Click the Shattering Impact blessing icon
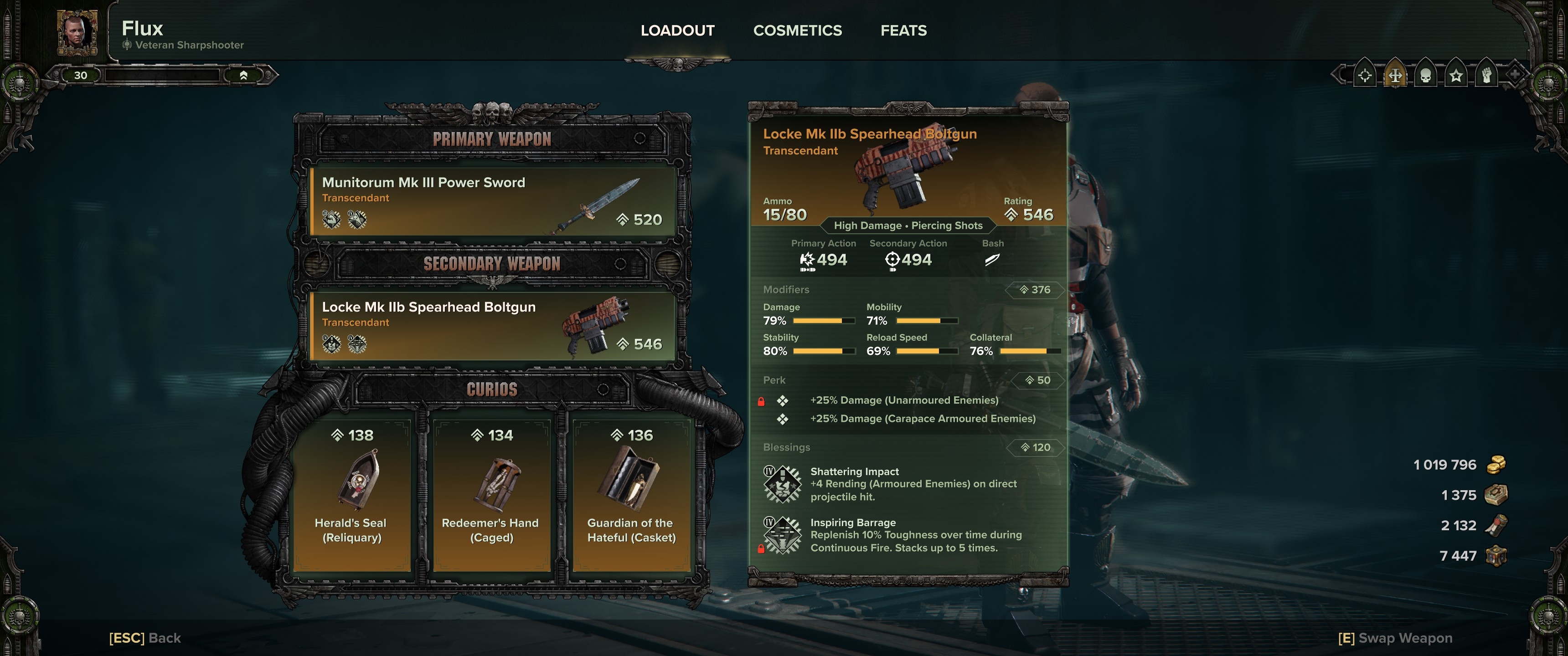 pos(783,484)
